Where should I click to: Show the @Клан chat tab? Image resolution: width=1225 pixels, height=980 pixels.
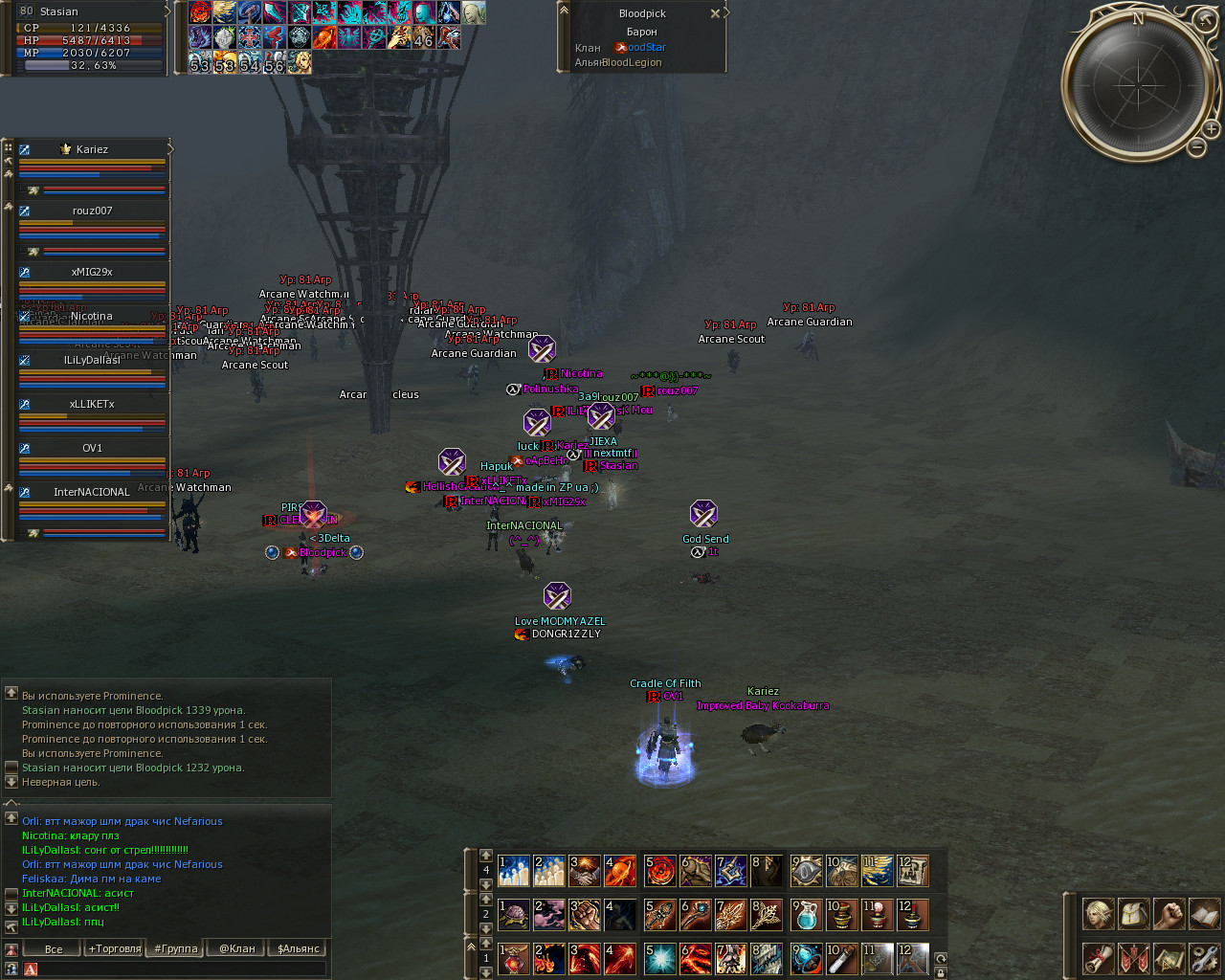(x=237, y=949)
